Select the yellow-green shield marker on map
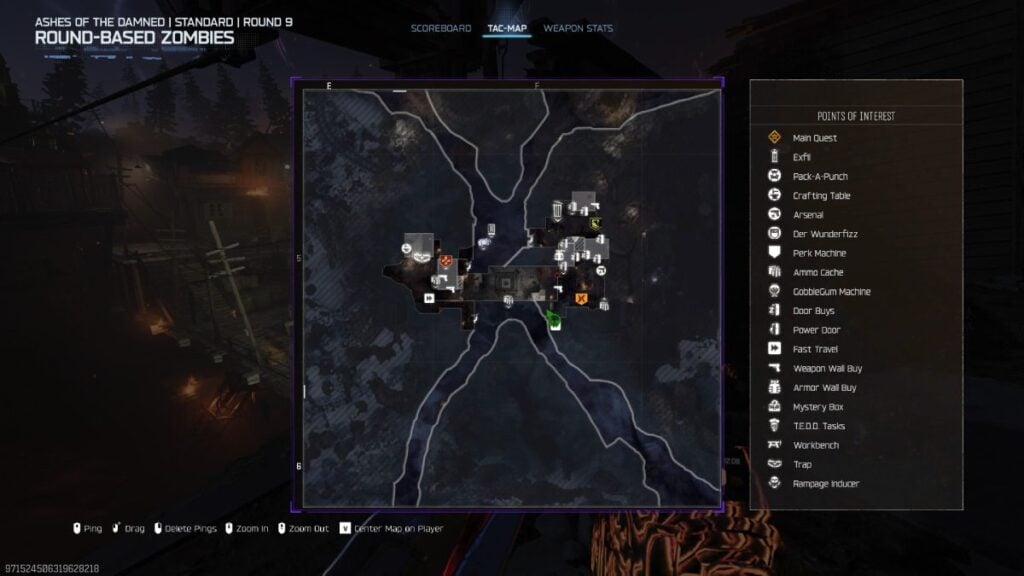Screen dimensions: 1024x576 click(x=596, y=224)
